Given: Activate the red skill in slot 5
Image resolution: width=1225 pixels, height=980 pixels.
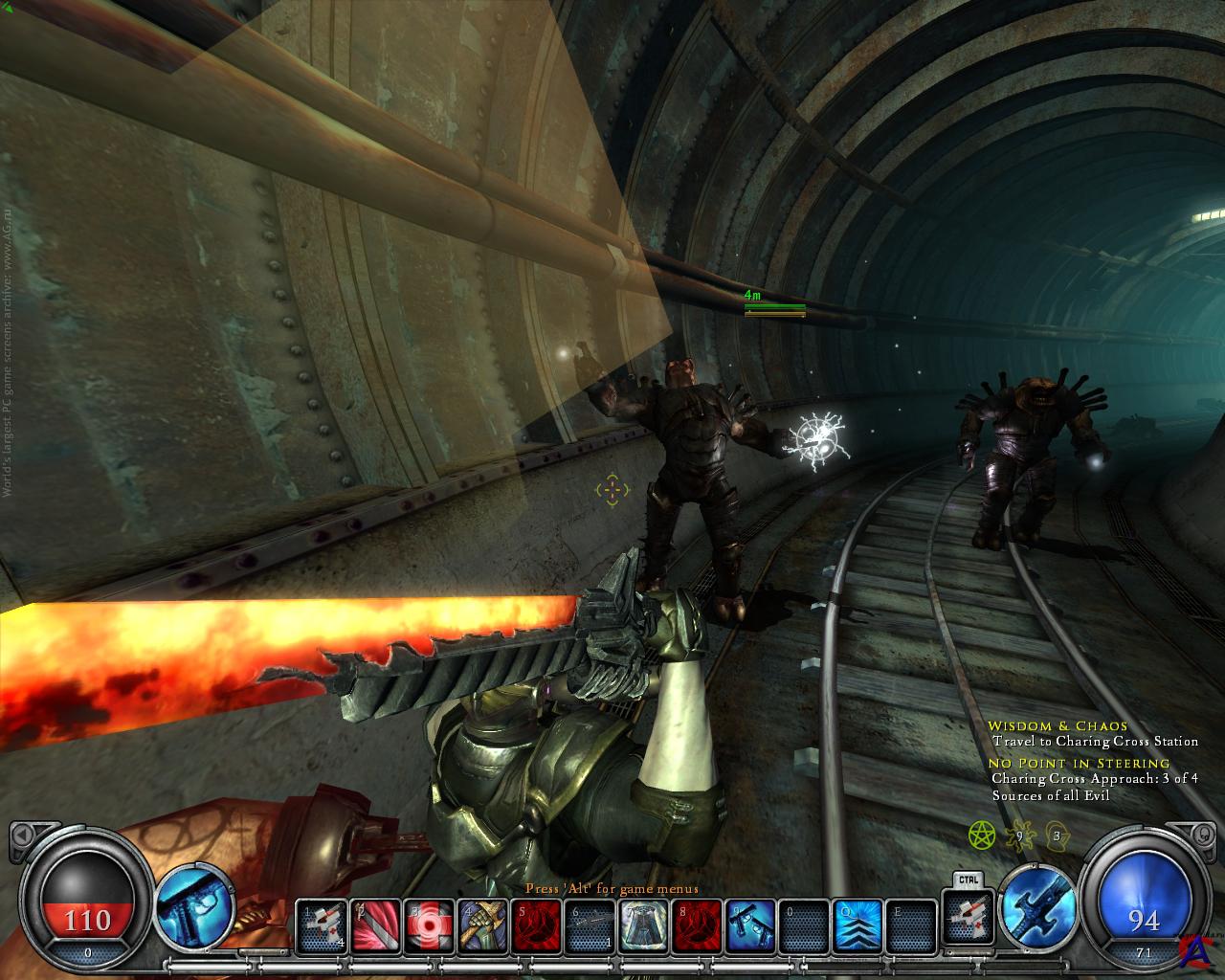Looking at the screenshot, I should 536,928.
